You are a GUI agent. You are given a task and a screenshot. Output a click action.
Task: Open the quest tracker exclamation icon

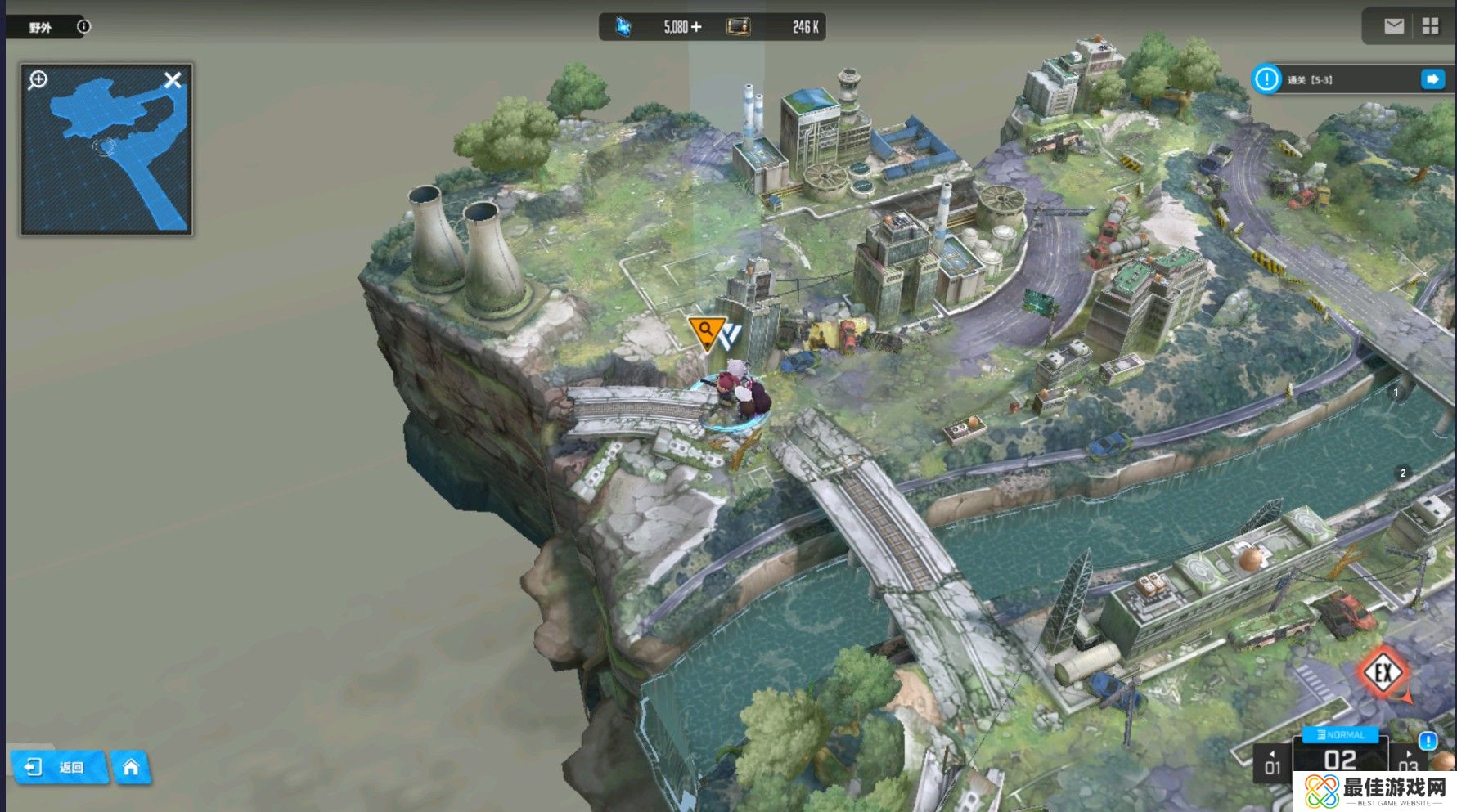pyautogui.click(x=1266, y=79)
